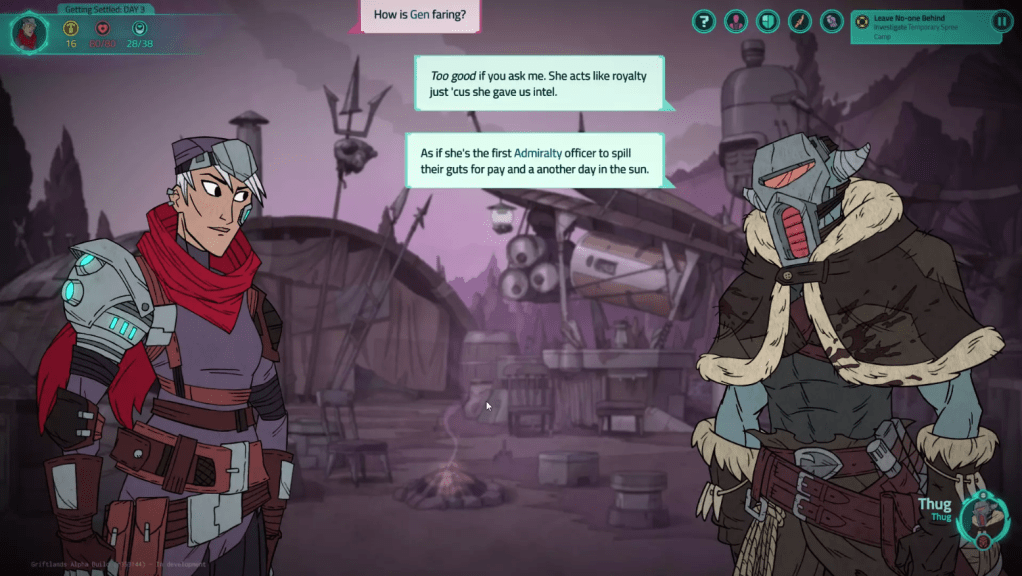Open the dagger icon in the top bar

[x=800, y=21]
